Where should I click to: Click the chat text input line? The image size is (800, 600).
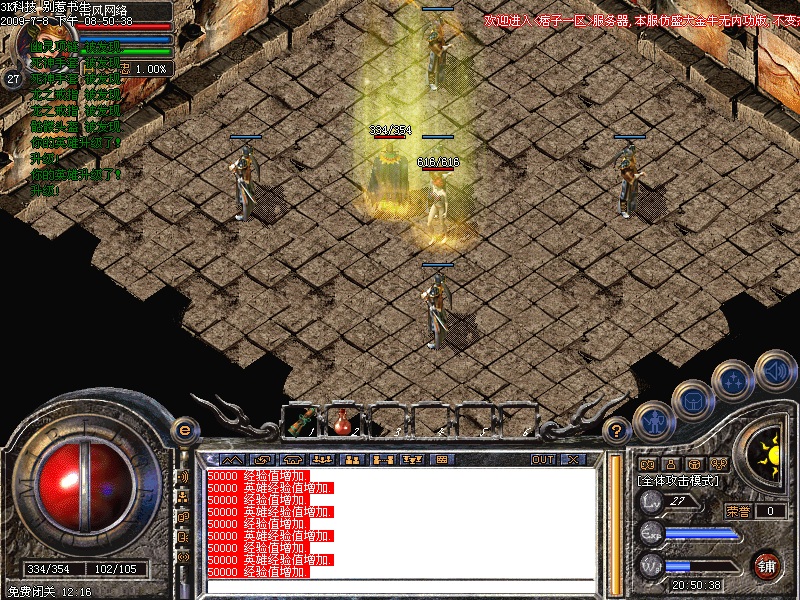point(400,587)
